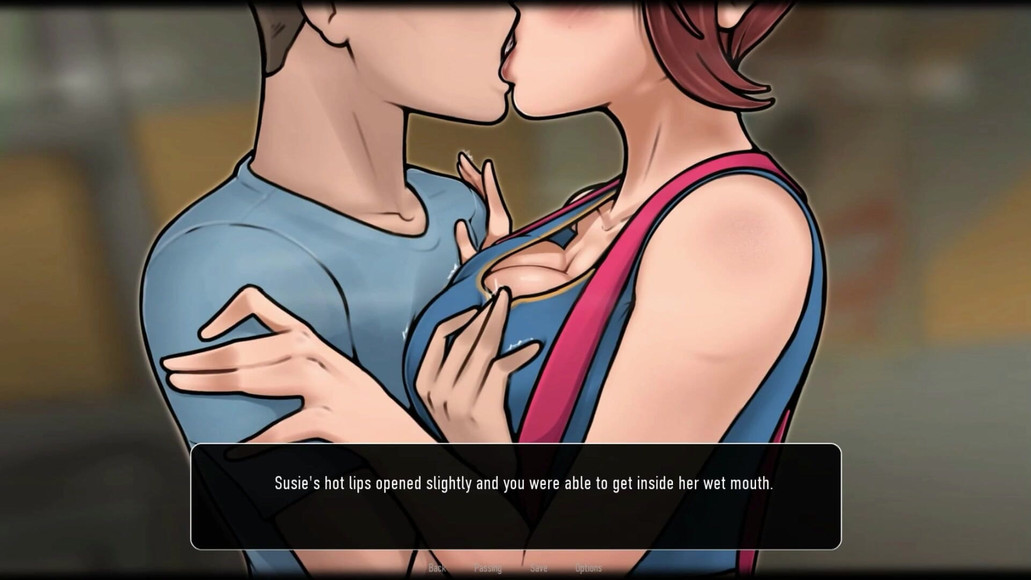Activate the Passing skip option
Image resolution: width=1031 pixels, height=580 pixels.
coord(488,568)
